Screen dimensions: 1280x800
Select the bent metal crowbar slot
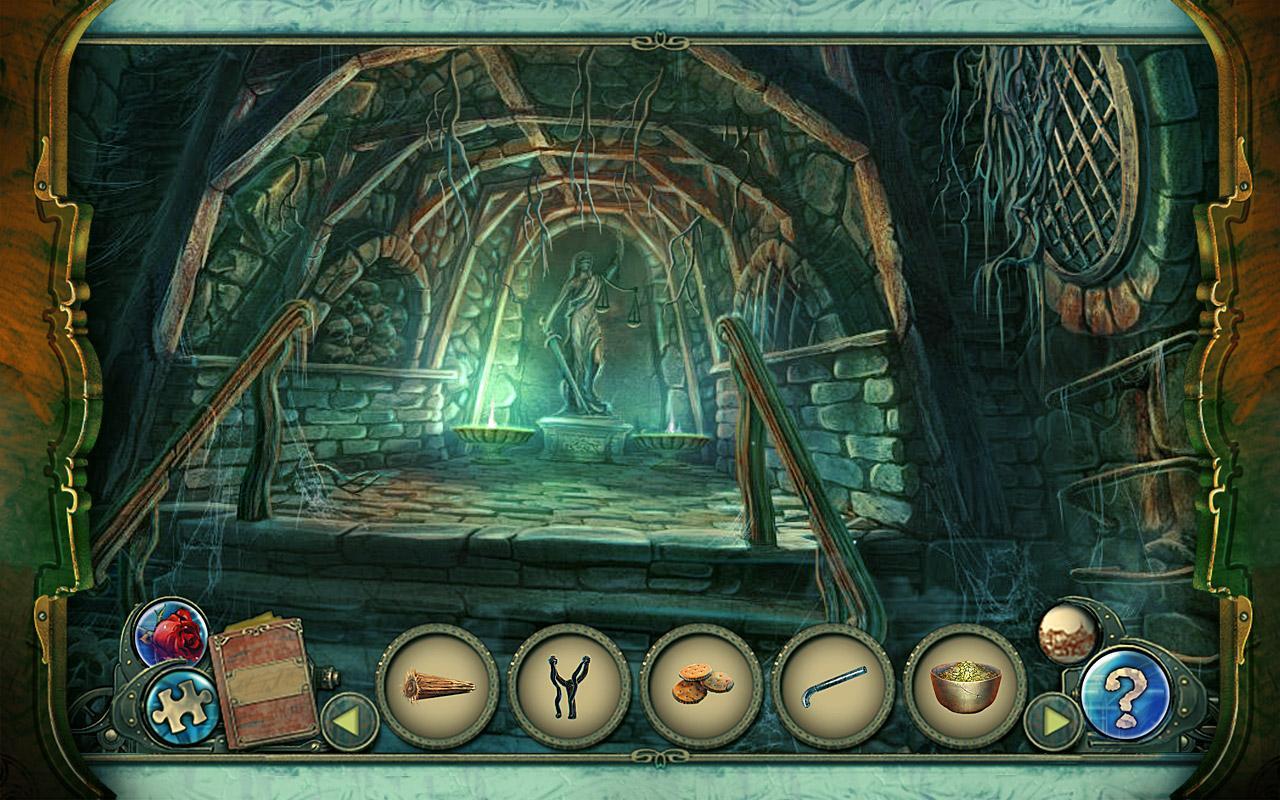[x=833, y=686]
